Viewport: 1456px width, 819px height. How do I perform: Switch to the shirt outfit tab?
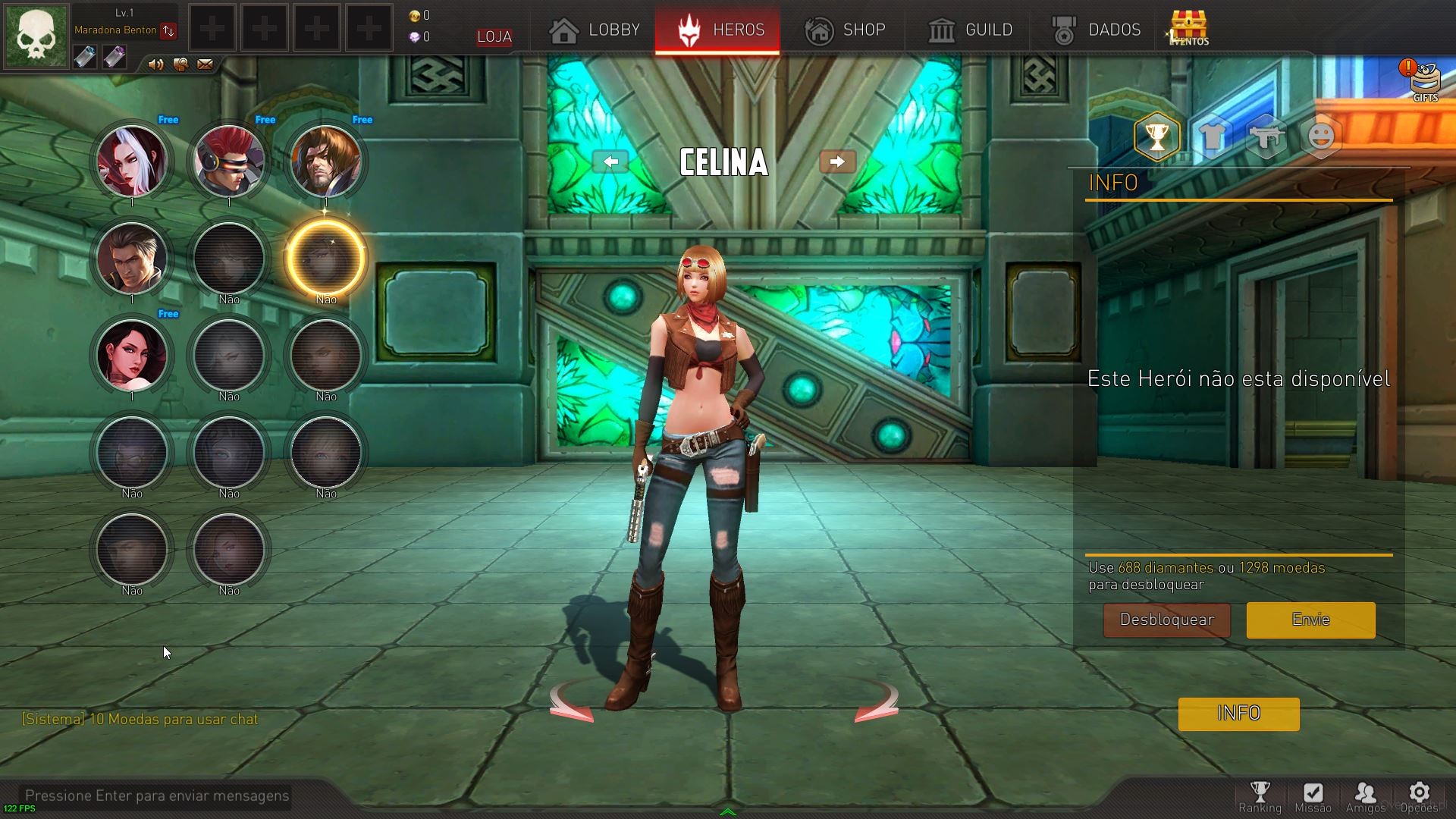coord(1212,136)
